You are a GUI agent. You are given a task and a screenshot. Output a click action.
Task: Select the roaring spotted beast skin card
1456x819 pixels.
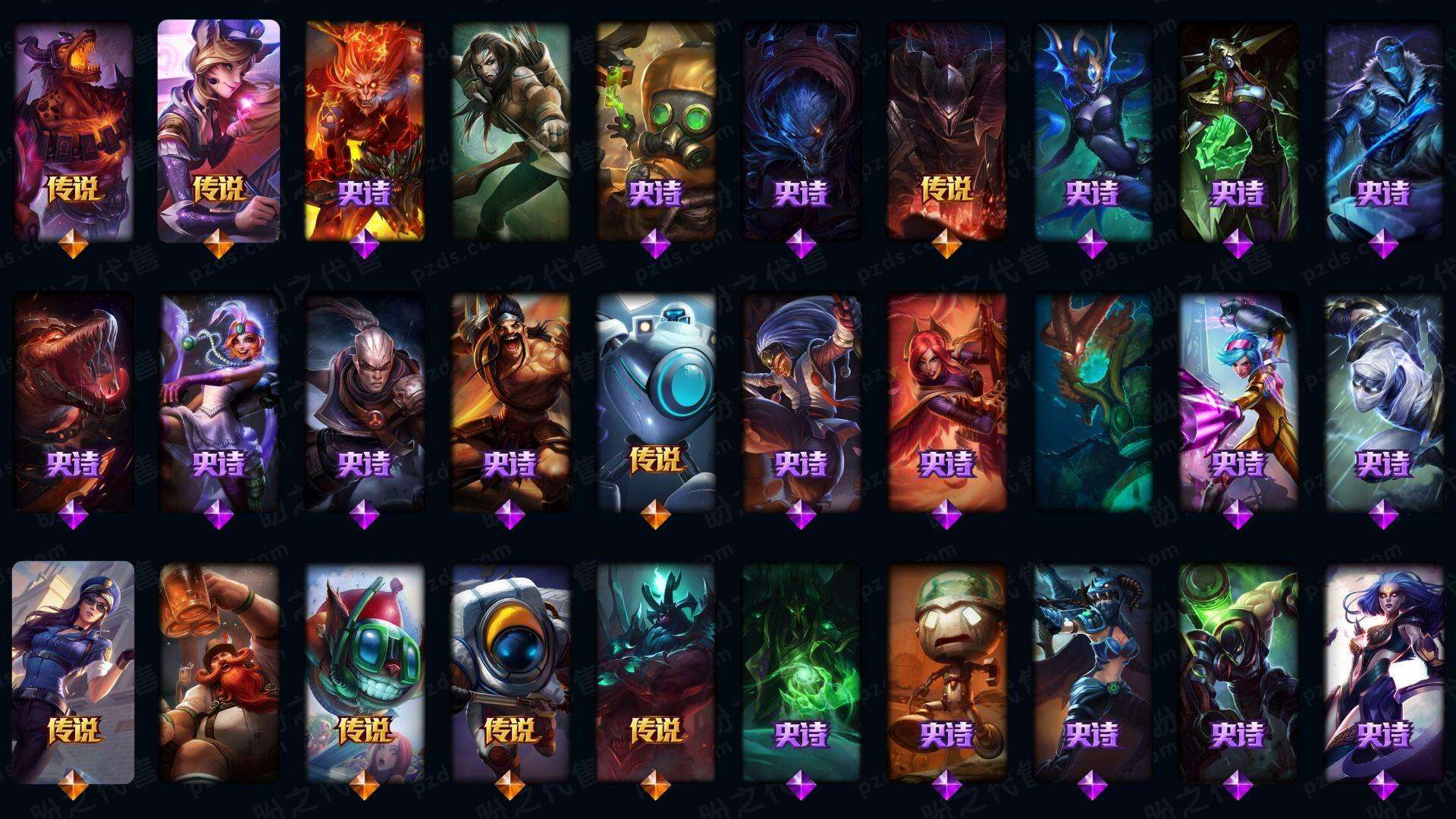pyautogui.click(x=74, y=130)
